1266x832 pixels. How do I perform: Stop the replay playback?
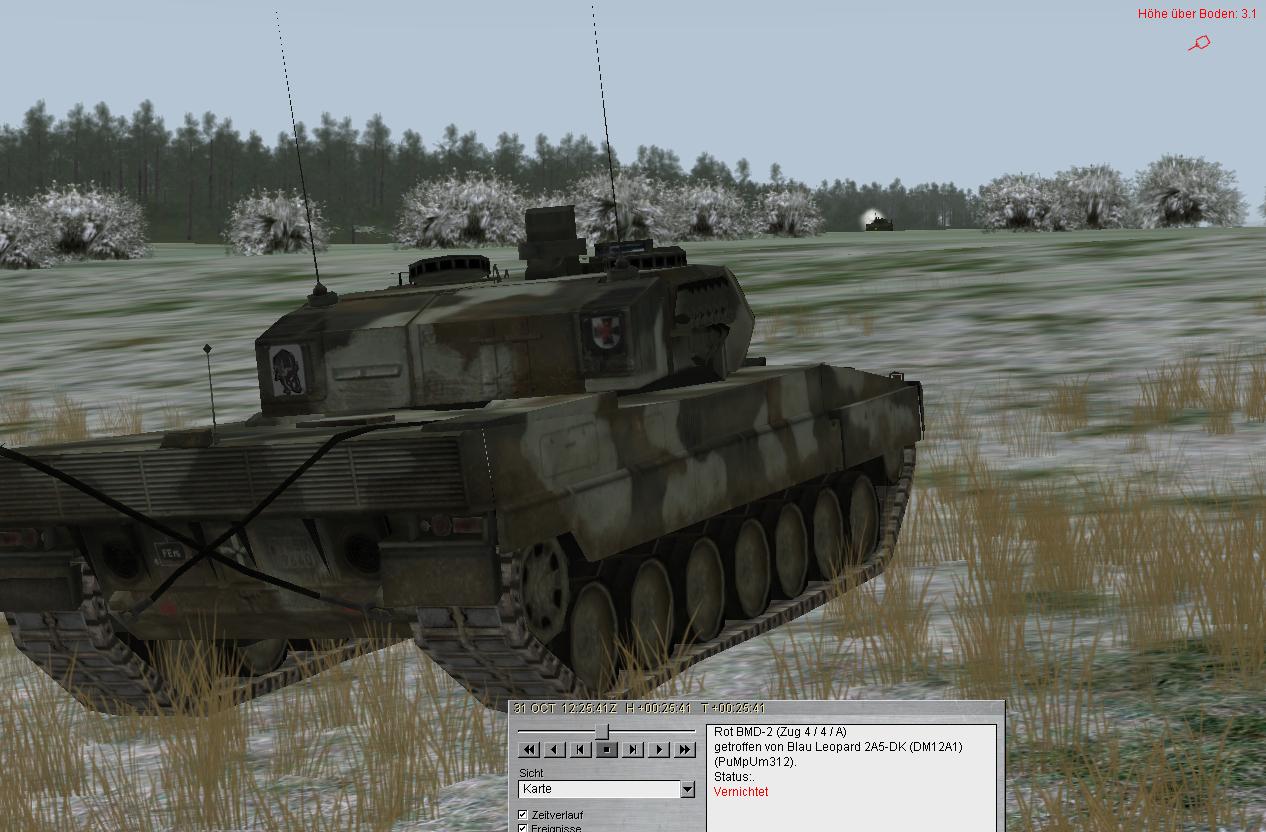pos(607,750)
